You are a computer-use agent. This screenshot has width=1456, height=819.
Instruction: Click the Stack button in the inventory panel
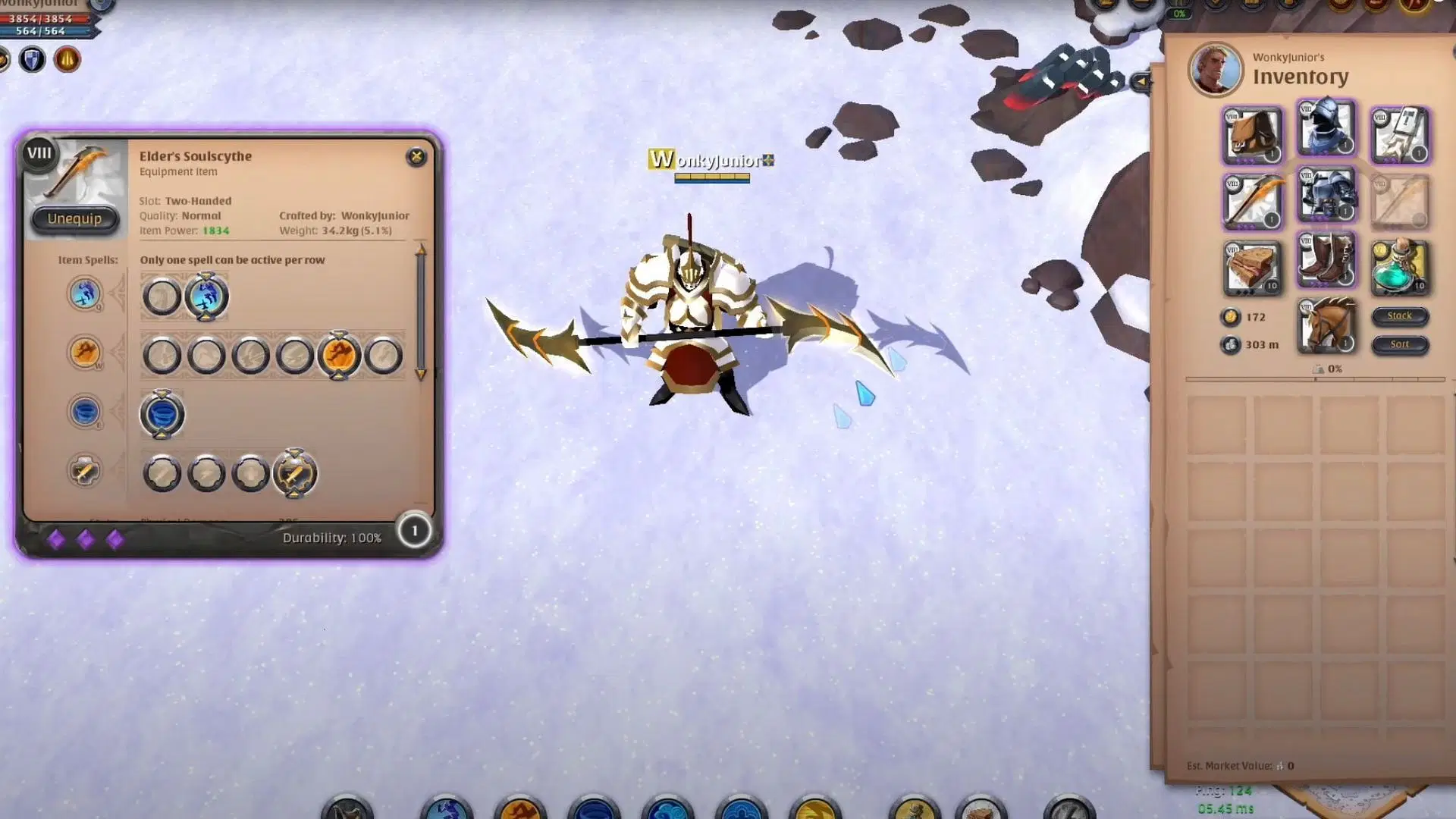tap(1399, 316)
